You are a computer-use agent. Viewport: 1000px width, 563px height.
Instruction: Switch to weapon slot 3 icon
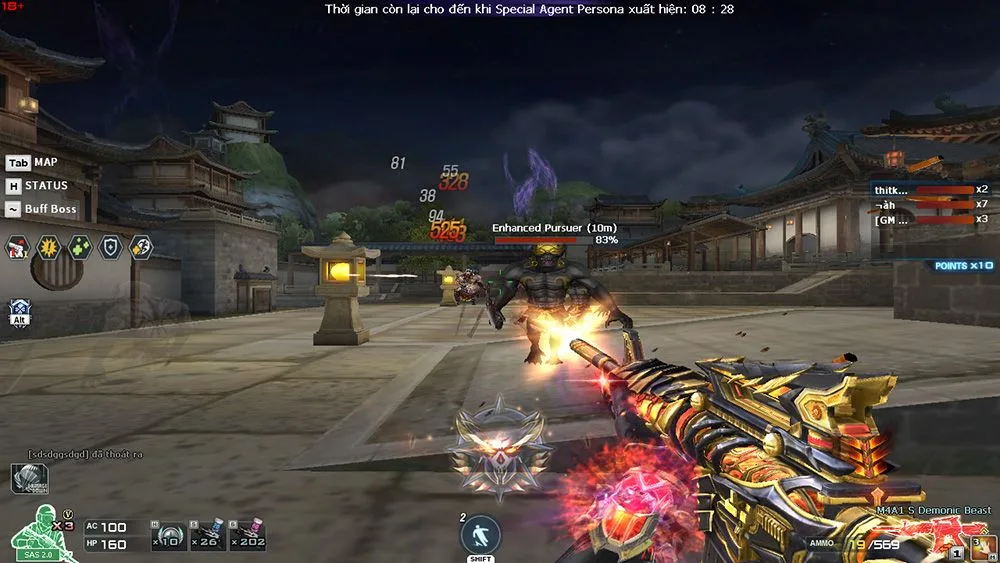coord(983,547)
